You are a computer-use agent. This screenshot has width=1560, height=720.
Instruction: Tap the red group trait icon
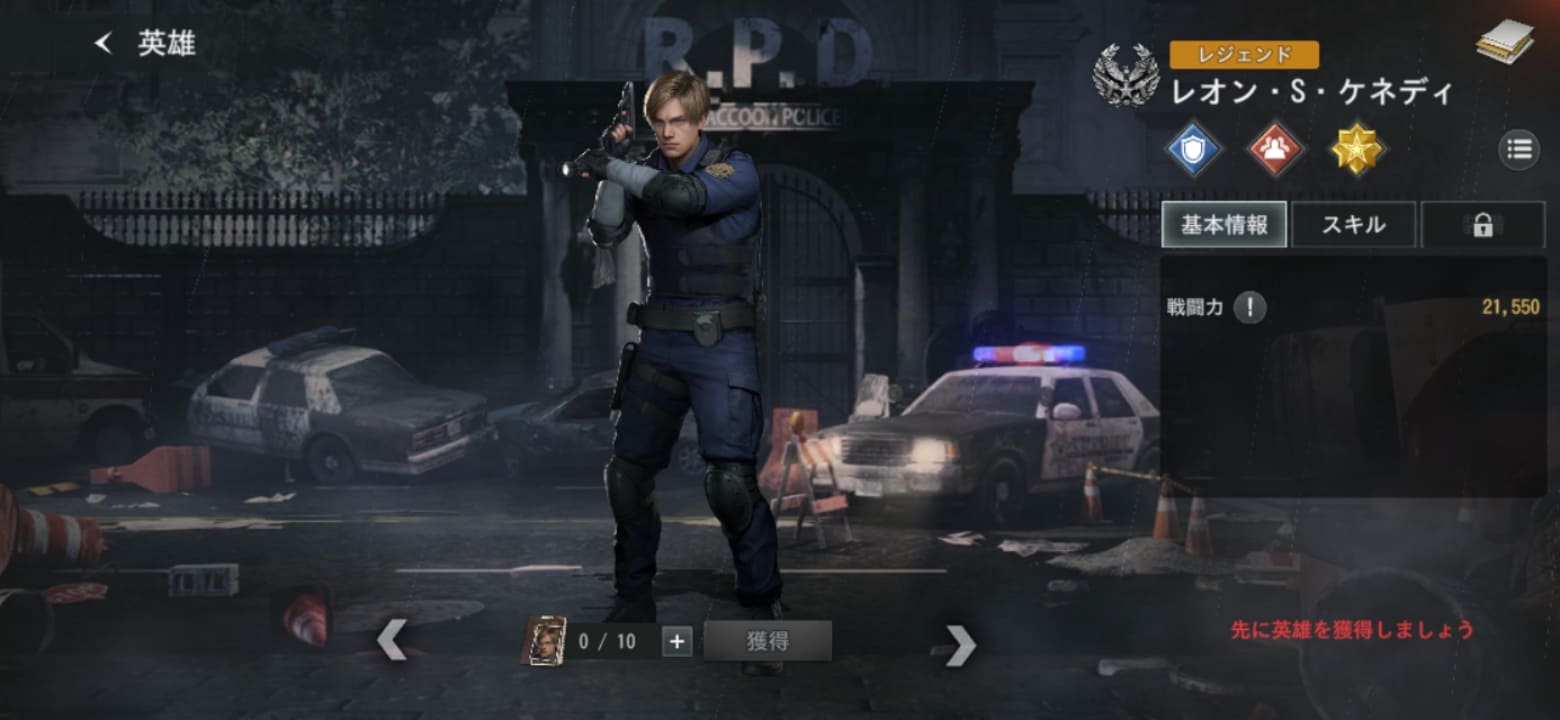(1275, 150)
